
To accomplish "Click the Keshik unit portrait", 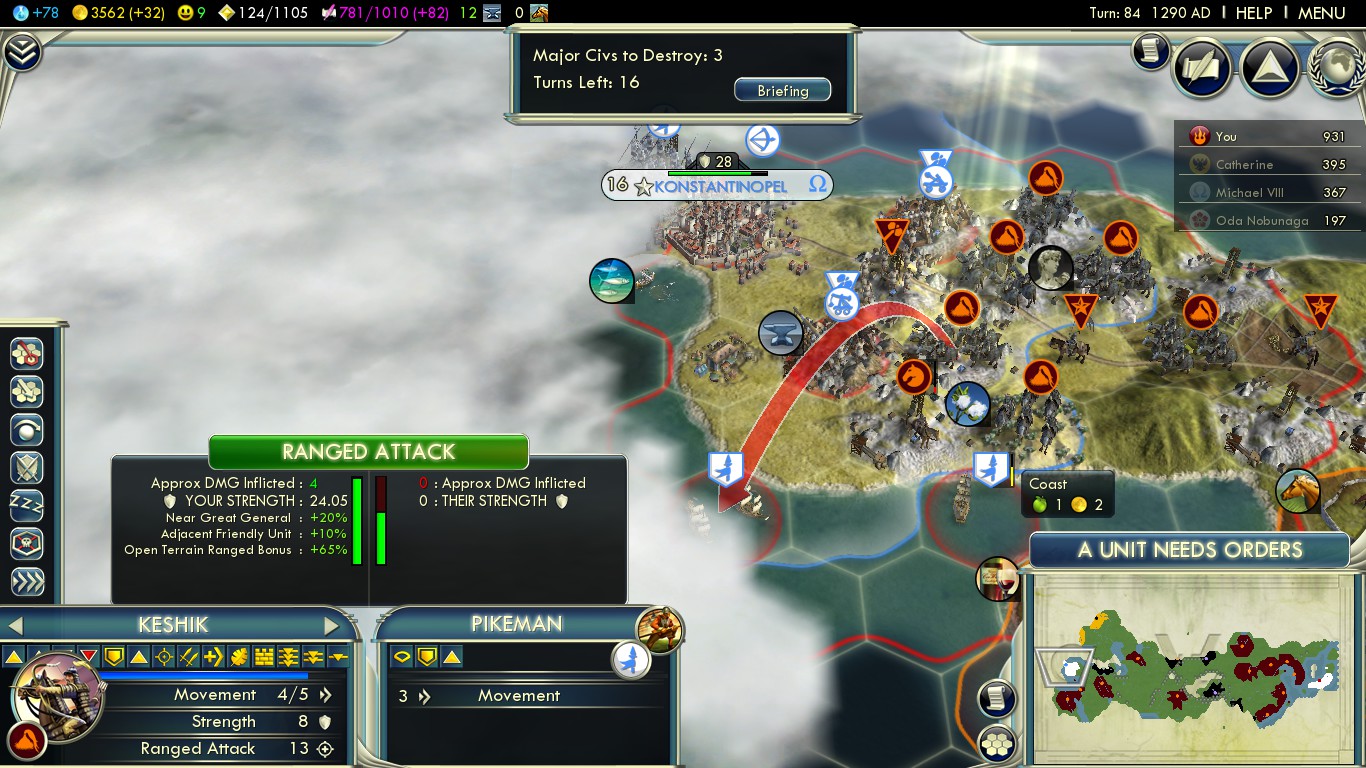I will 57,697.
